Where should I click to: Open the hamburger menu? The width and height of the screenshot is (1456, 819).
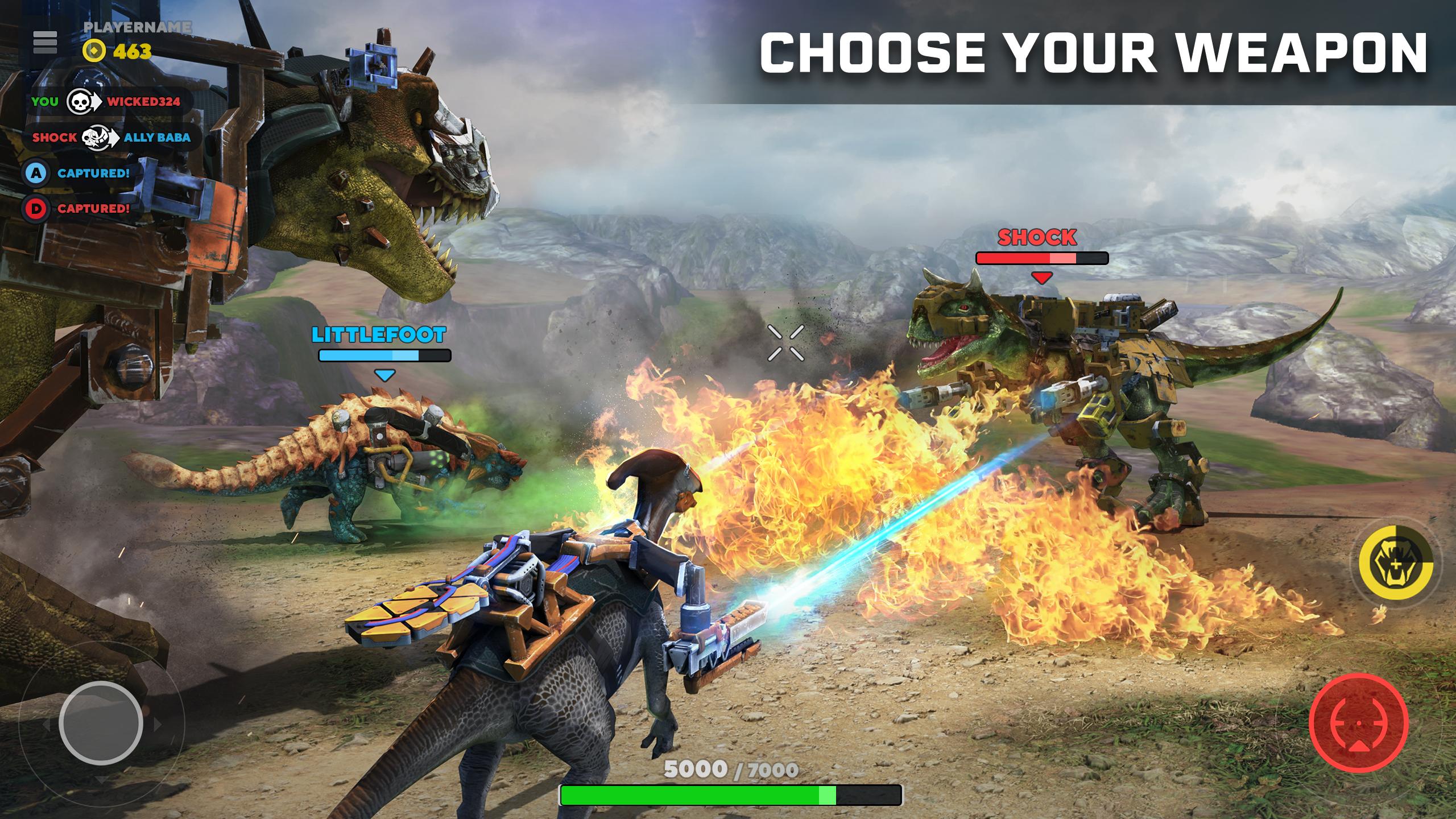45,42
